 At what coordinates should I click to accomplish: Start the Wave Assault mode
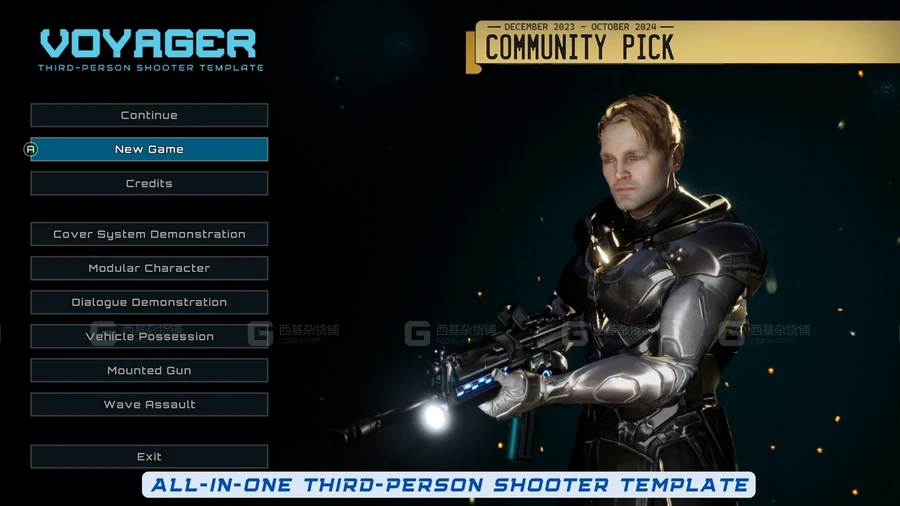tap(149, 404)
